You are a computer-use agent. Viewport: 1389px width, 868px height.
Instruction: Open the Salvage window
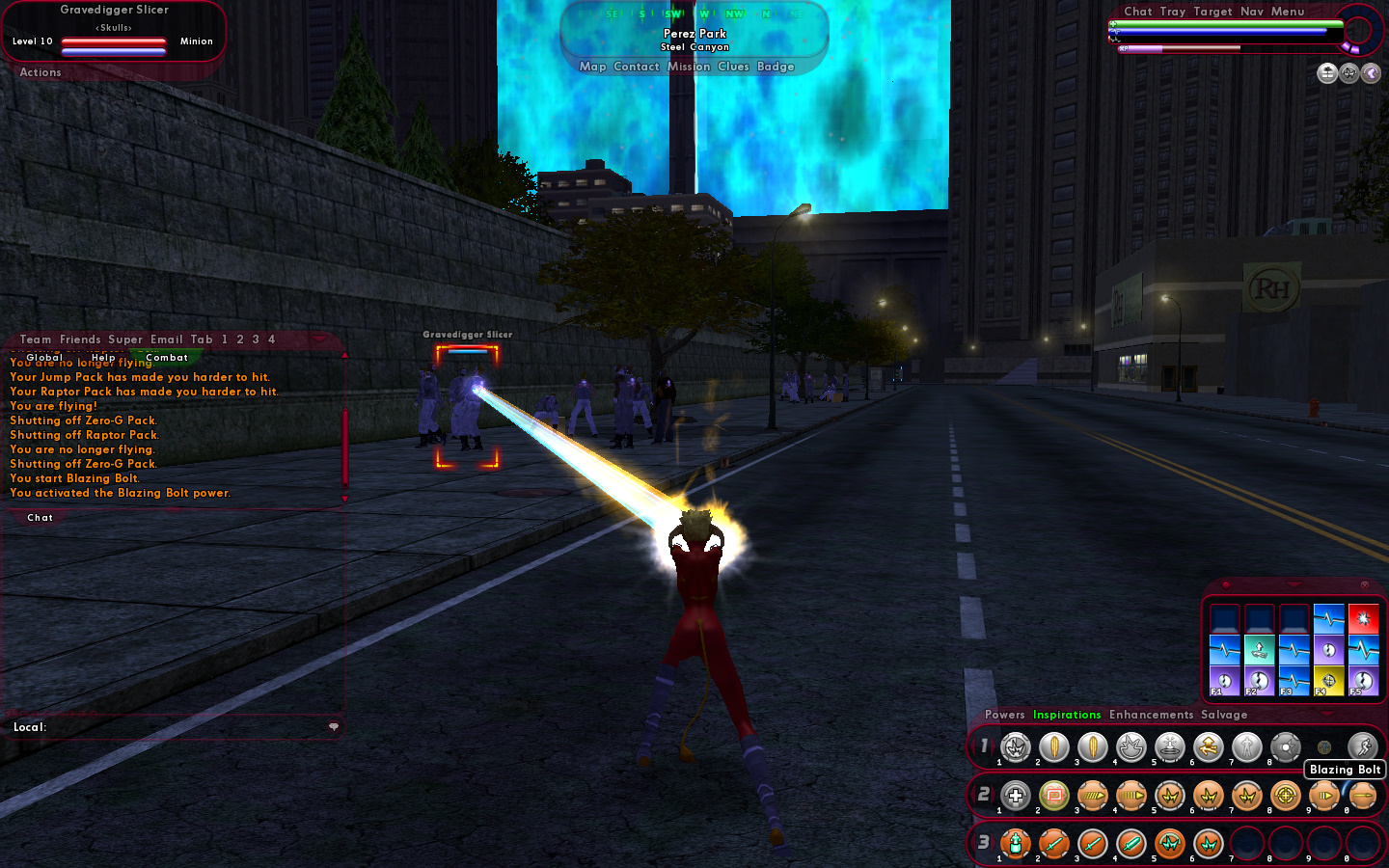[x=1224, y=715]
